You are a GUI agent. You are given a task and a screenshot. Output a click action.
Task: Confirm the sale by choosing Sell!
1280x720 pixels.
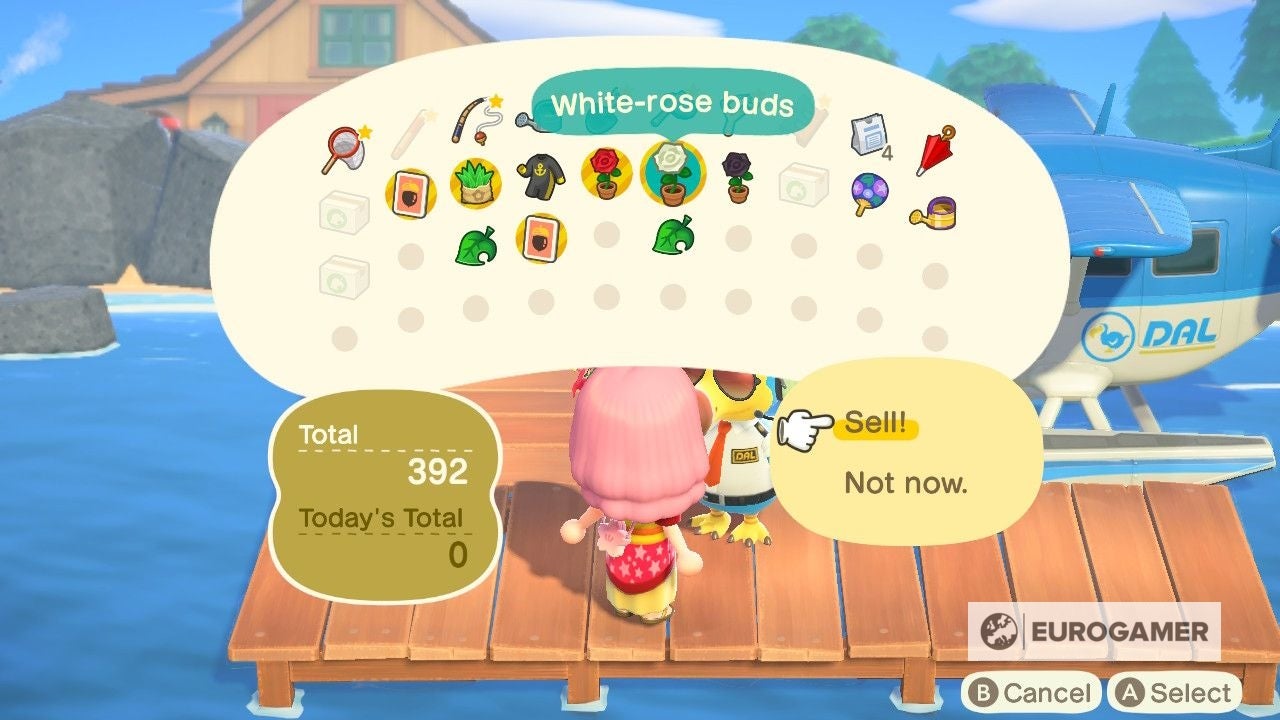coord(875,425)
